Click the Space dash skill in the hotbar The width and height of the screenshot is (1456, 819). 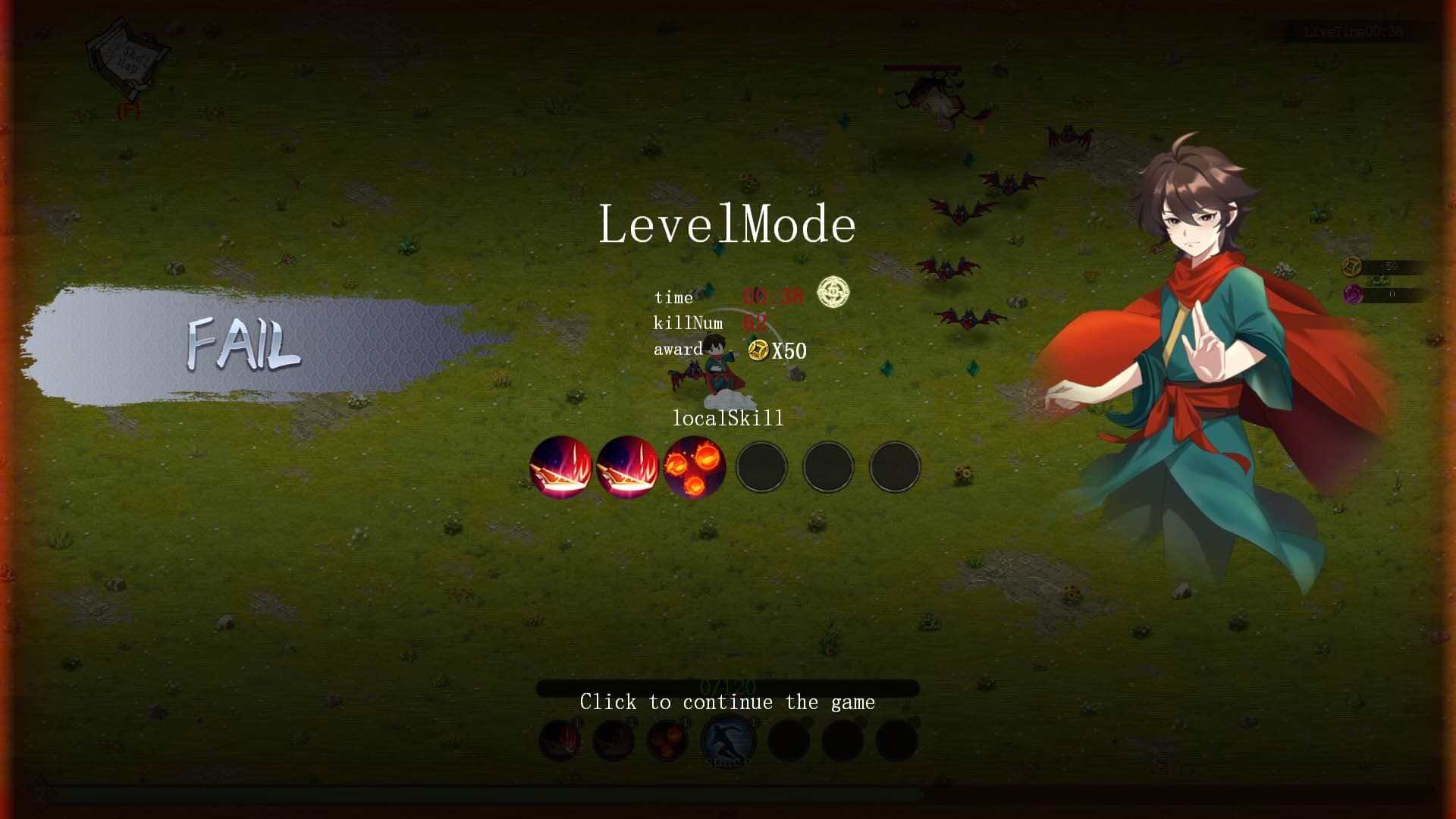(x=729, y=737)
